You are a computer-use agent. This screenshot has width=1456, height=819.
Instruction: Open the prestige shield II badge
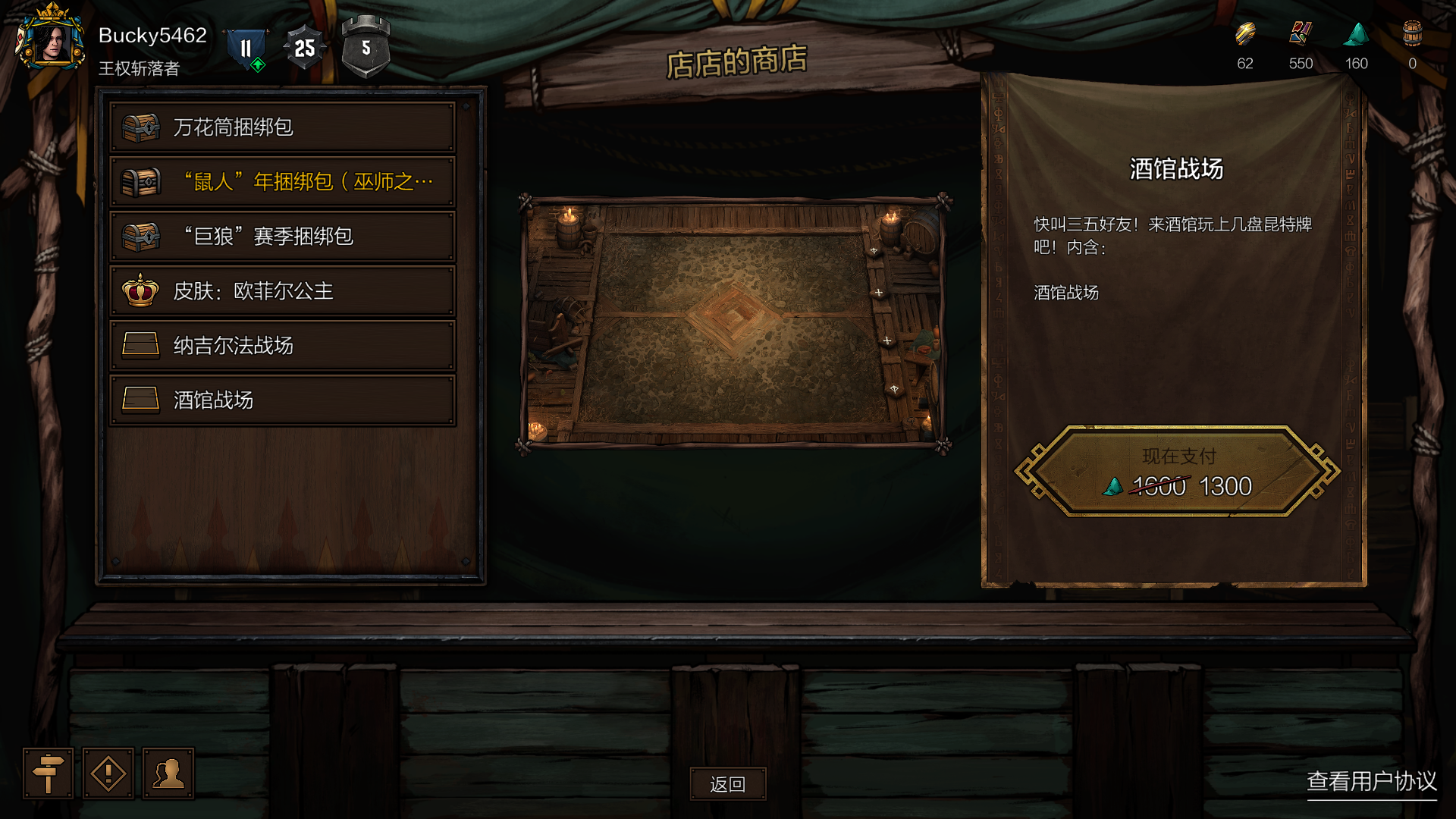pyautogui.click(x=246, y=49)
